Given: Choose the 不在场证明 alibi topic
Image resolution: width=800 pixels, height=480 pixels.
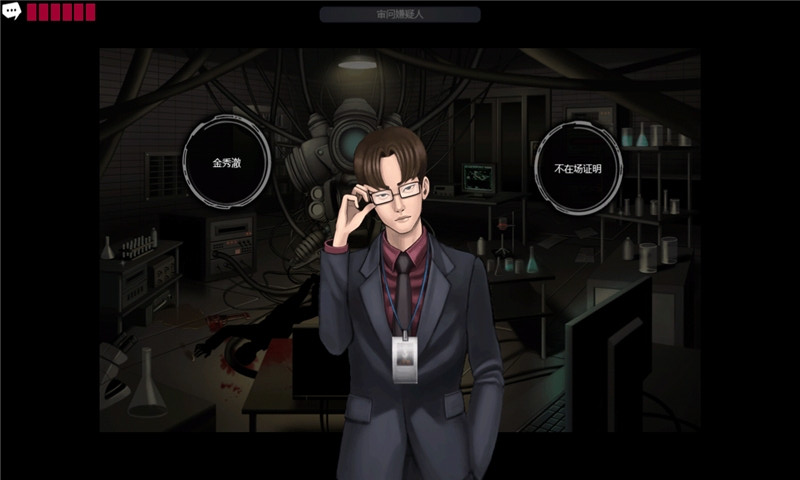Looking at the screenshot, I should tap(578, 167).
